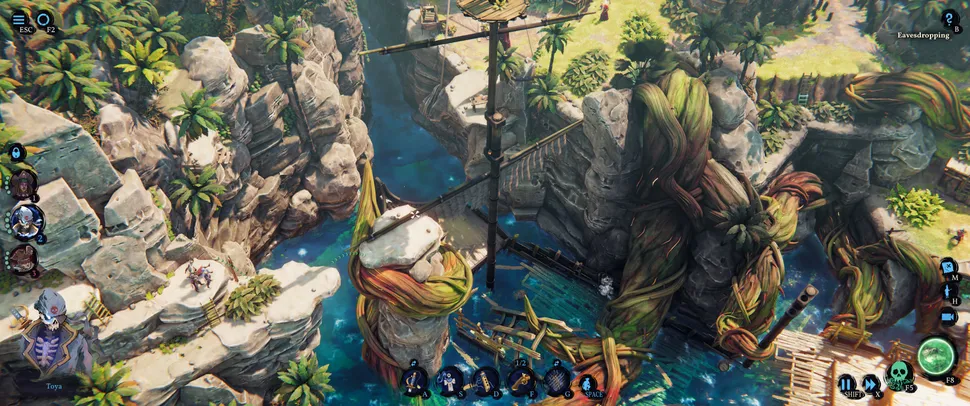Activate the crosshatched net ability icon
This screenshot has width=970, height=406.
click(557, 379)
